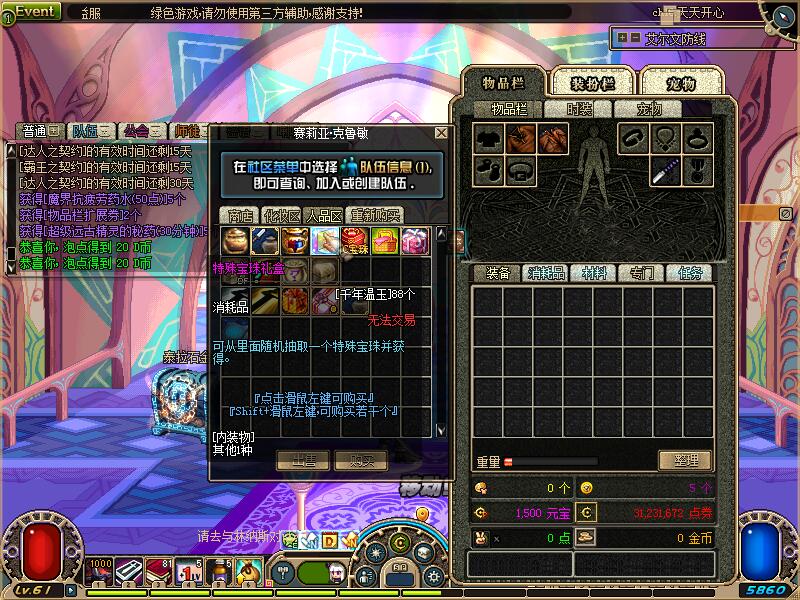Screen dimensions: 800x600
Task: Switch to the 商店 shop tab
Action: pyautogui.click(x=240, y=215)
